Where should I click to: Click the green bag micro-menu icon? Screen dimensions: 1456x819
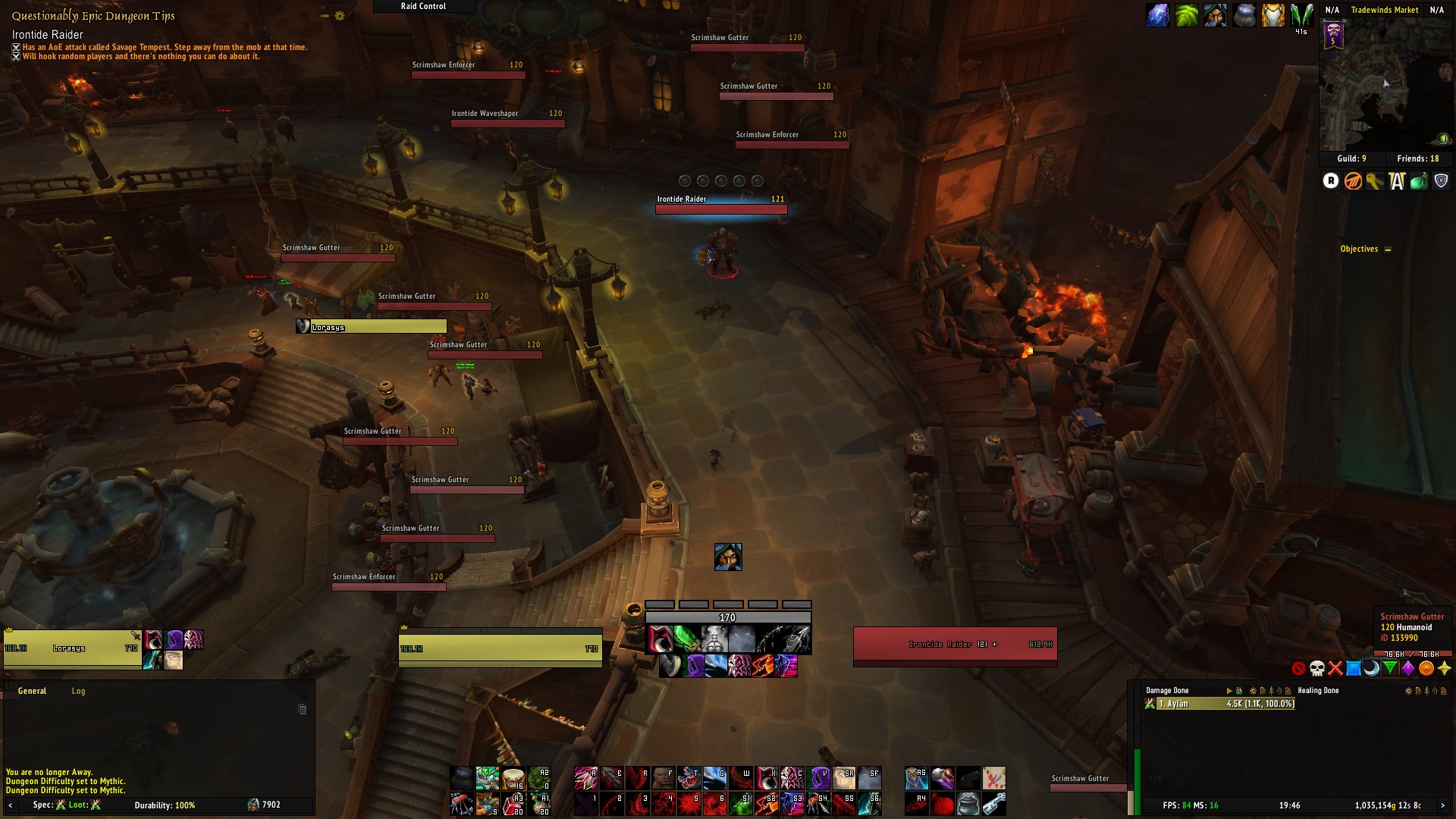1419,180
